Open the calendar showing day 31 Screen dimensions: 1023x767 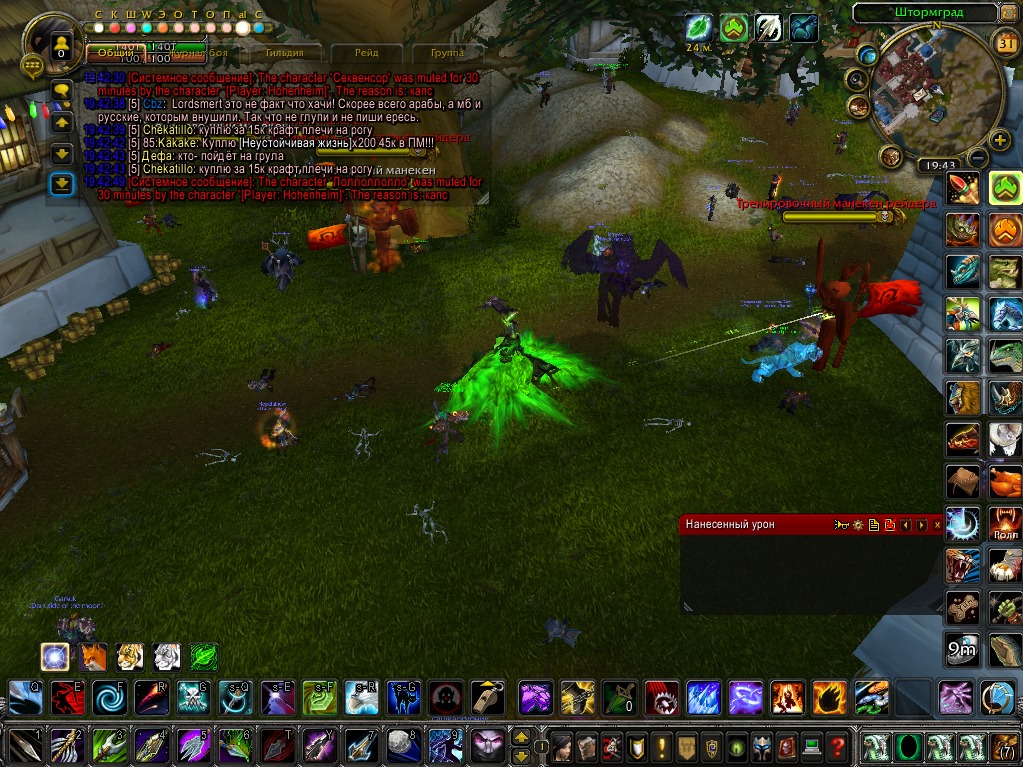coord(1006,41)
